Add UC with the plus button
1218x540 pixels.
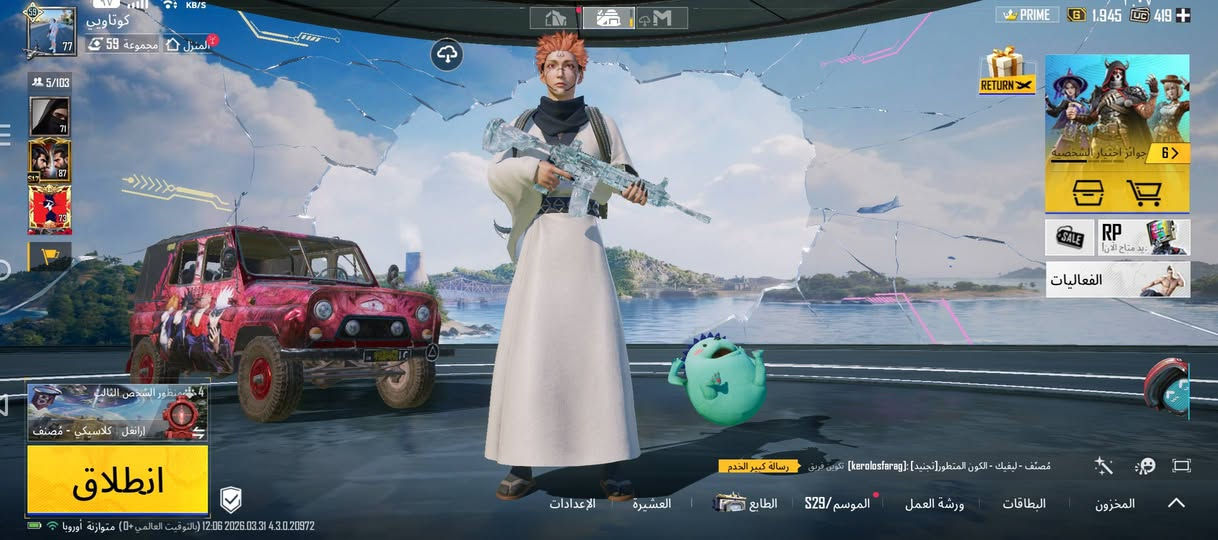(1184, 15)
